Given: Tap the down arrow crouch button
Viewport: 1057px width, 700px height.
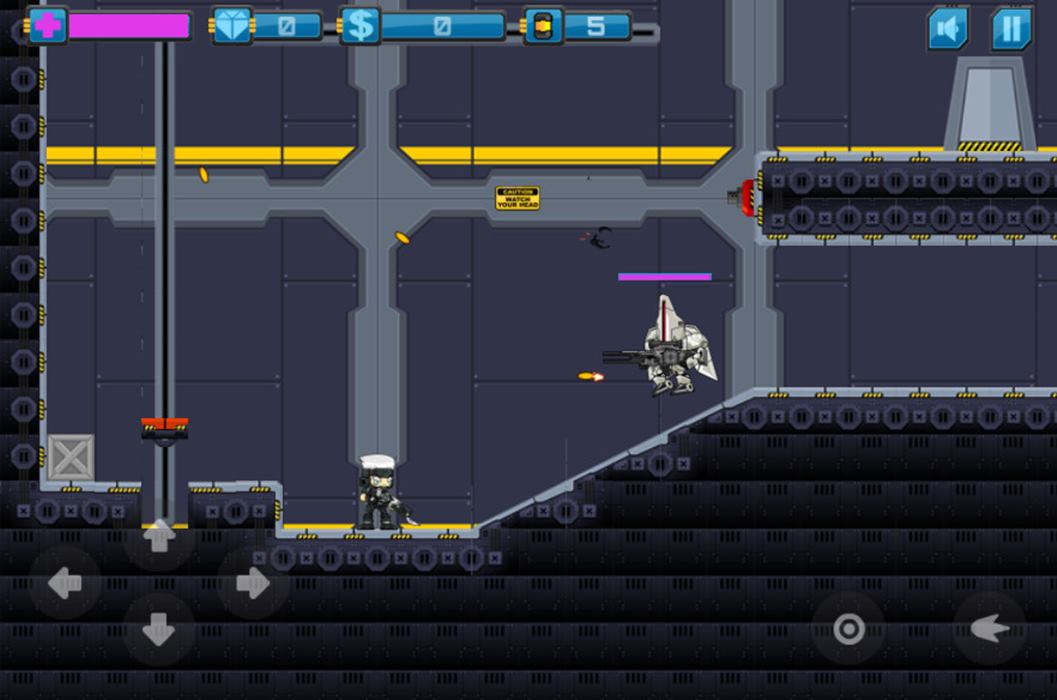Looking at the screenshot, I should [159, 629].
